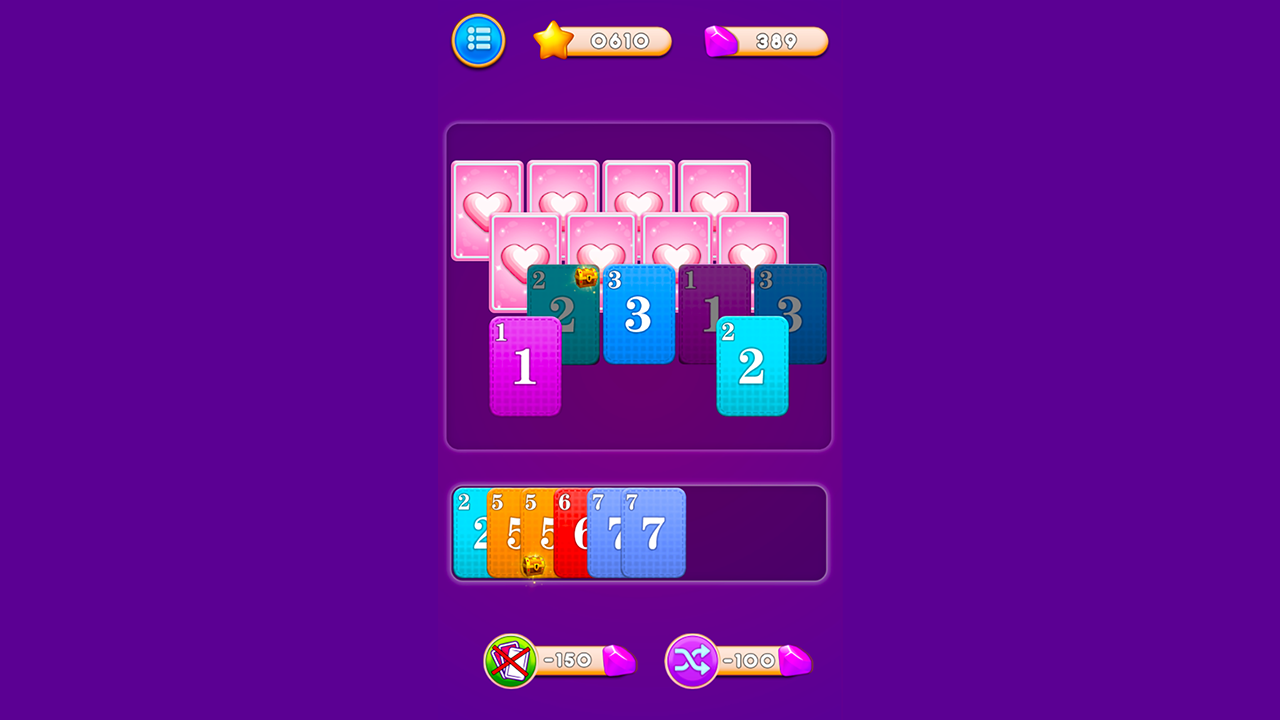Open the blue menu list icon

(478, 41)
